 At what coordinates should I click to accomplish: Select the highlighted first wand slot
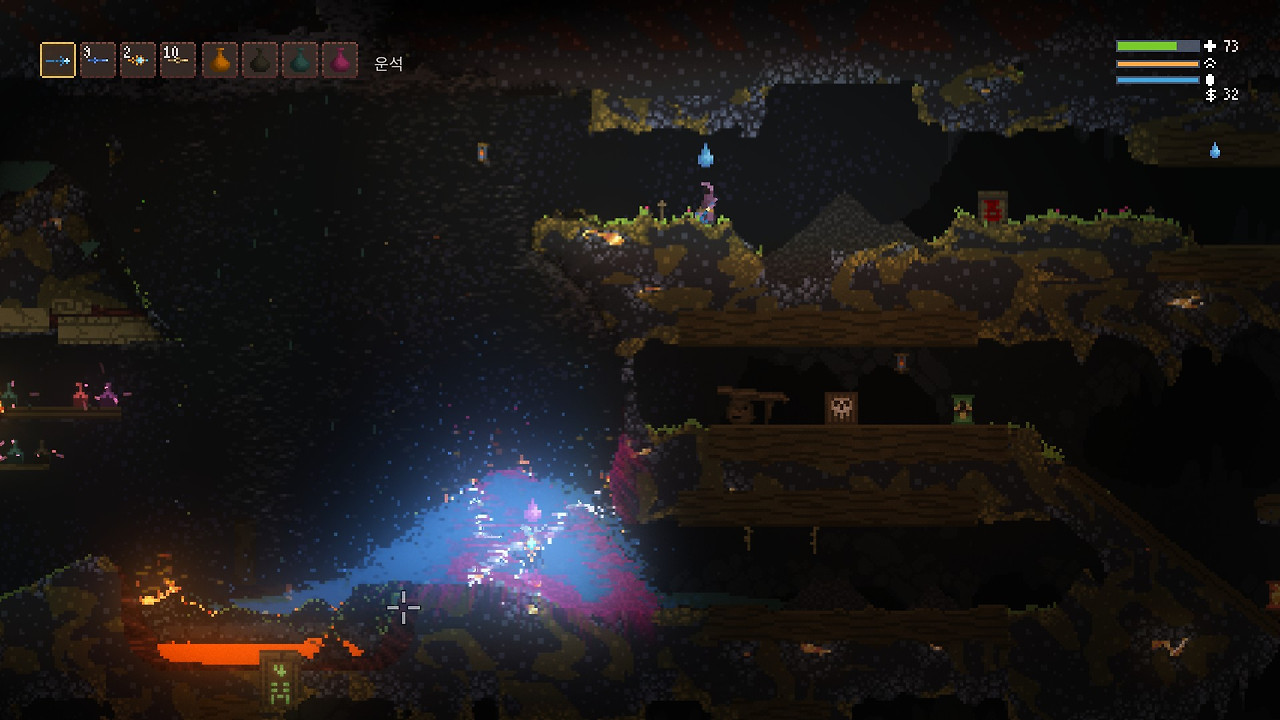pyautogui.click(x=58, y=60)
